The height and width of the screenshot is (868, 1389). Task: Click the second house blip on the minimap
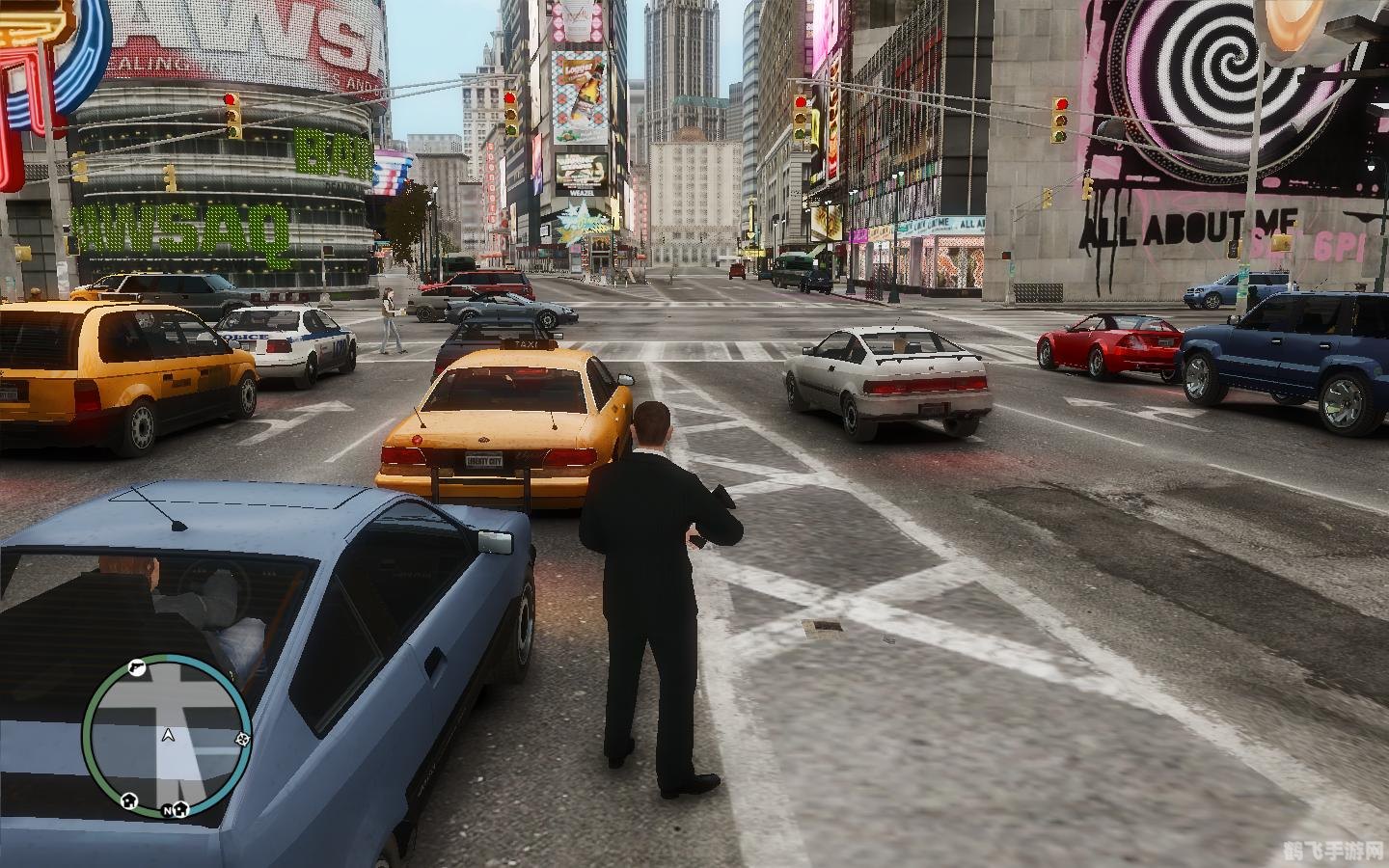181,810
